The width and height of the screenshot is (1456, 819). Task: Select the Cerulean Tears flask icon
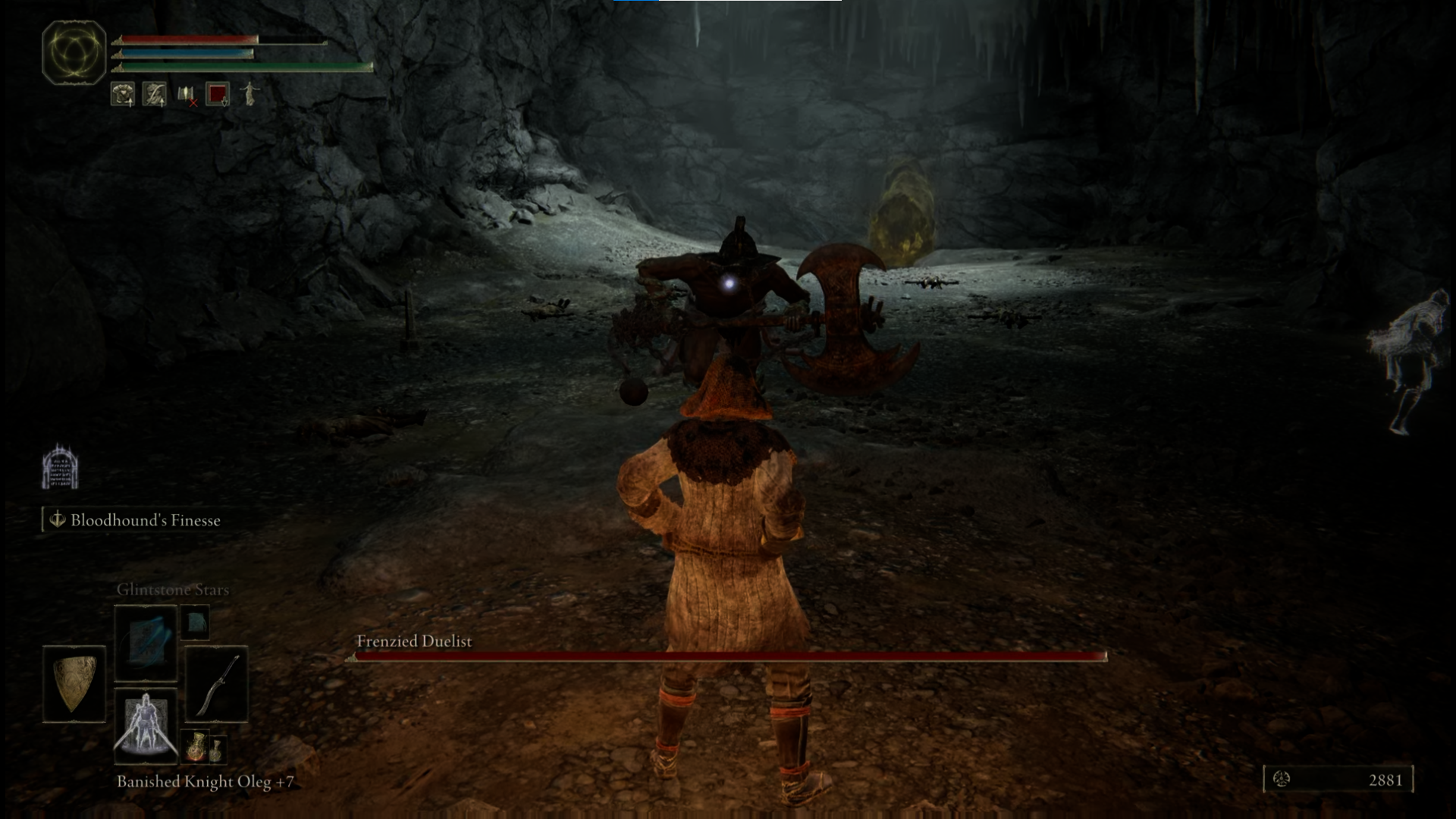[x=218, y=749]
